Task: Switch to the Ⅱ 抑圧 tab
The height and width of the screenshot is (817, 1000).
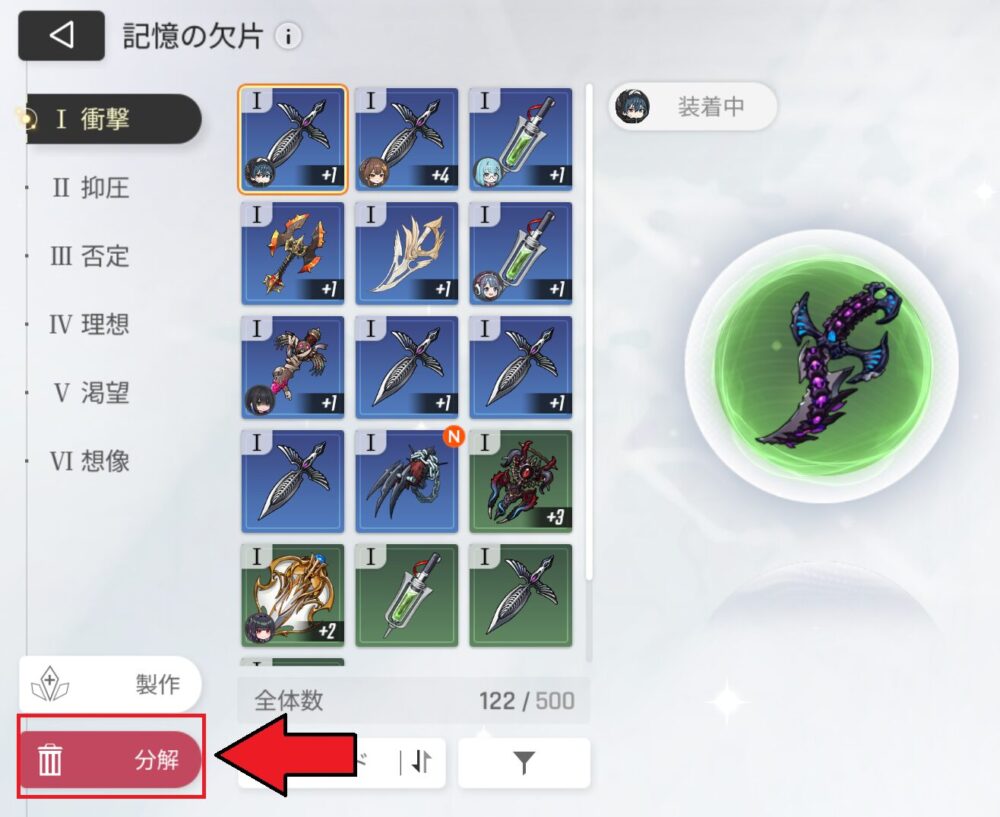Action: (x=91, y=187)
